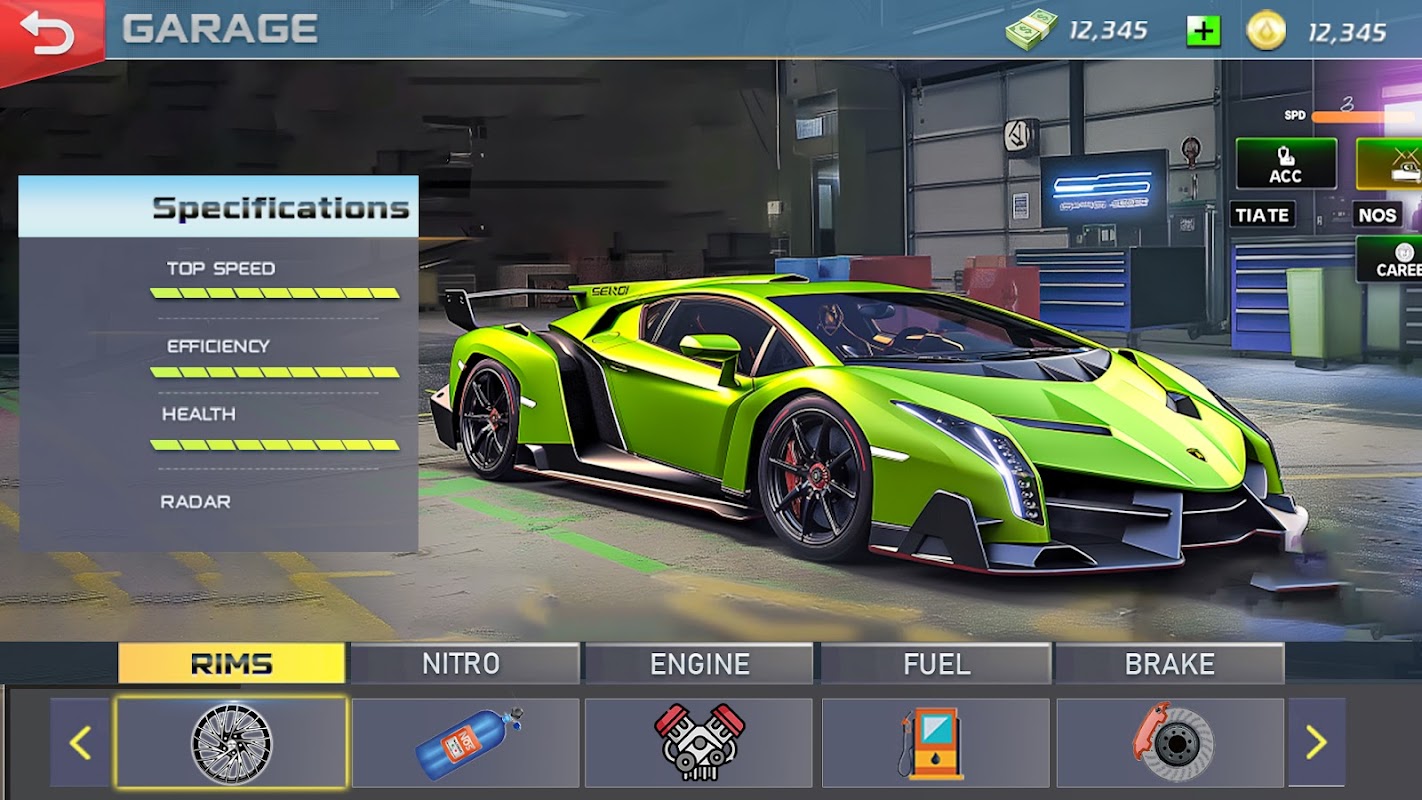
Task: Choose the FUEL tab
Action: pyautogui.click(x=935, y=664)
